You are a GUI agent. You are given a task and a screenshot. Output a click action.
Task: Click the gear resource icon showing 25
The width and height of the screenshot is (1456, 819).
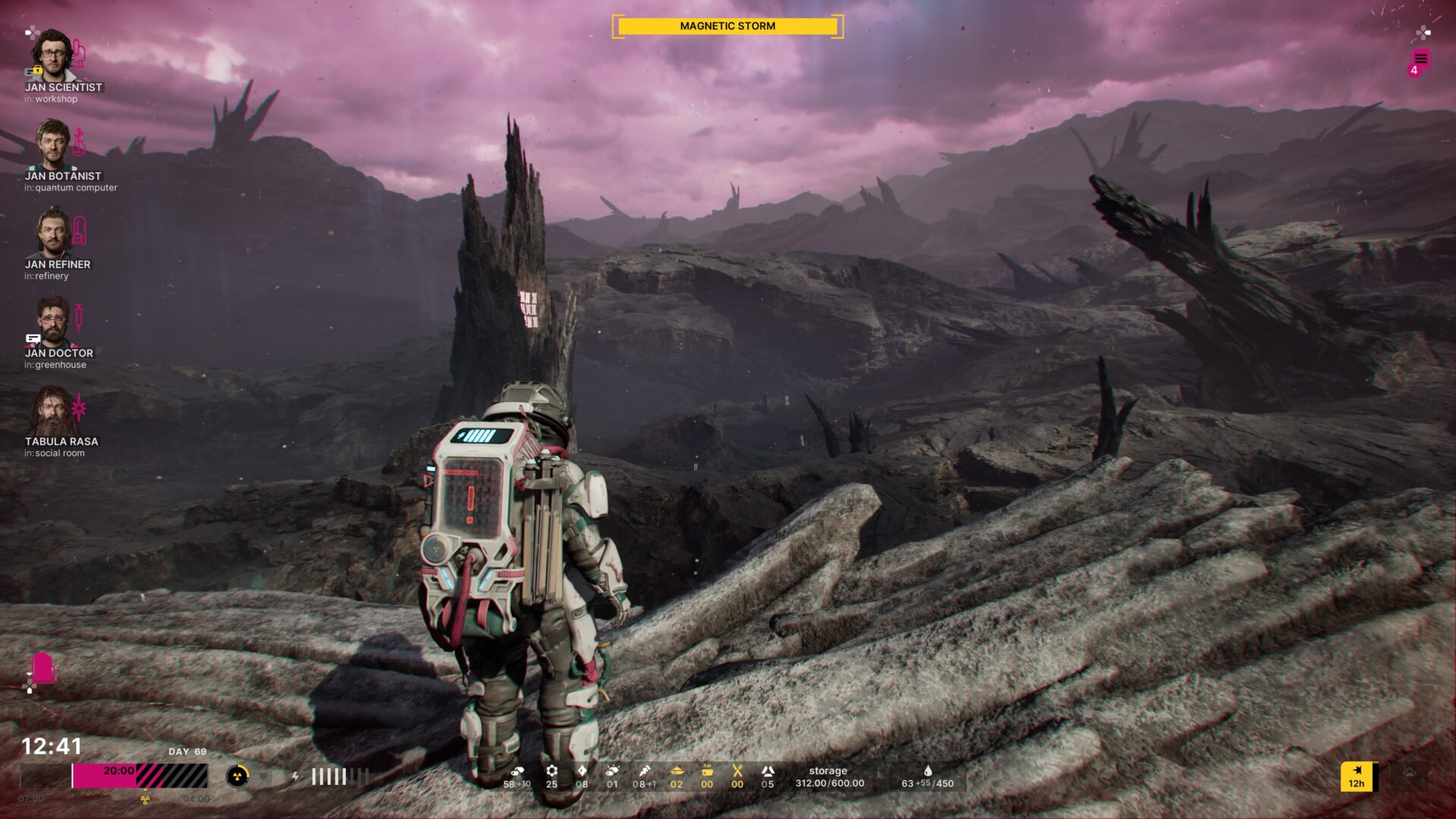click(x=551, y=770)
